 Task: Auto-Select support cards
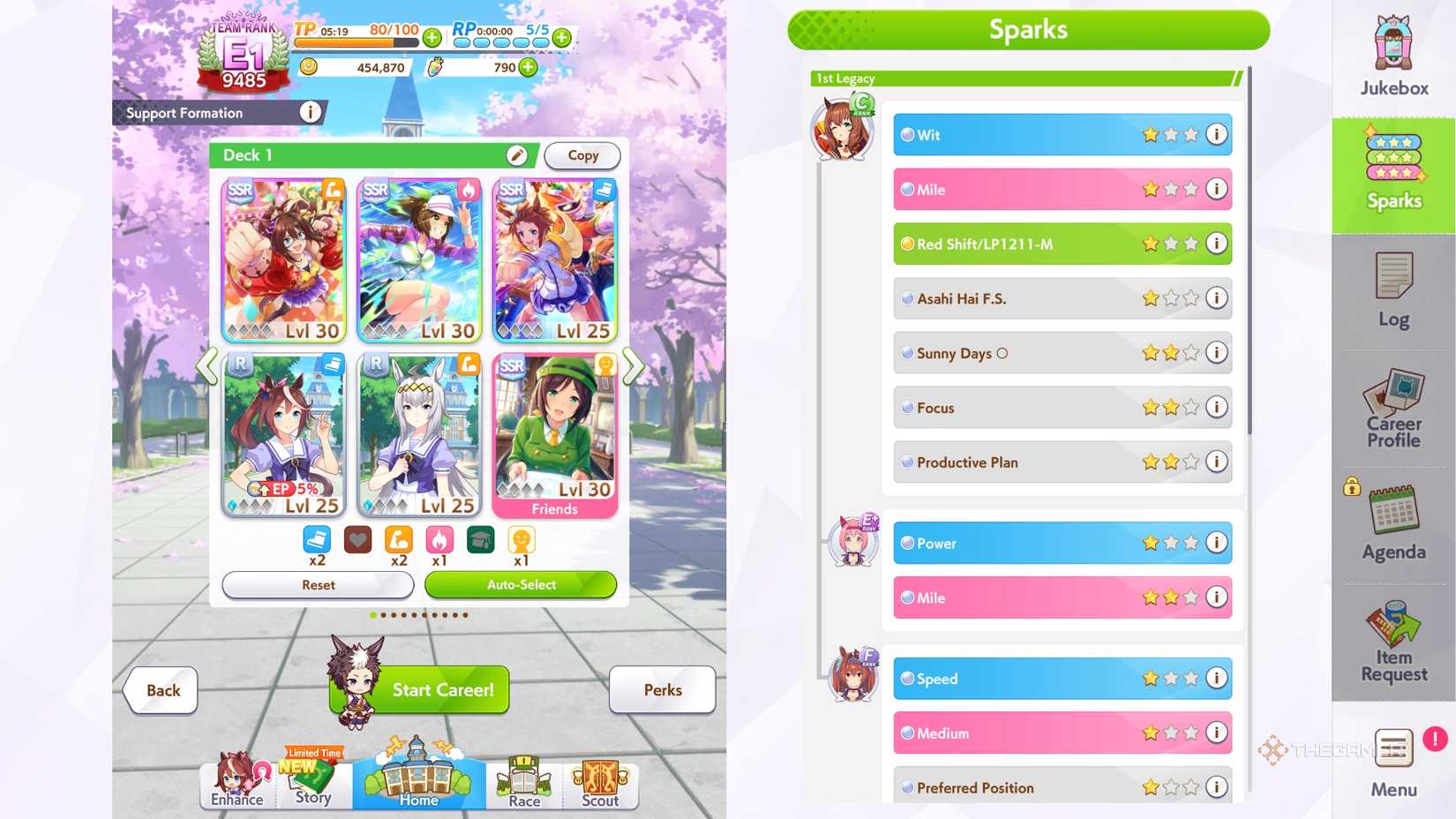click(520, 584)
